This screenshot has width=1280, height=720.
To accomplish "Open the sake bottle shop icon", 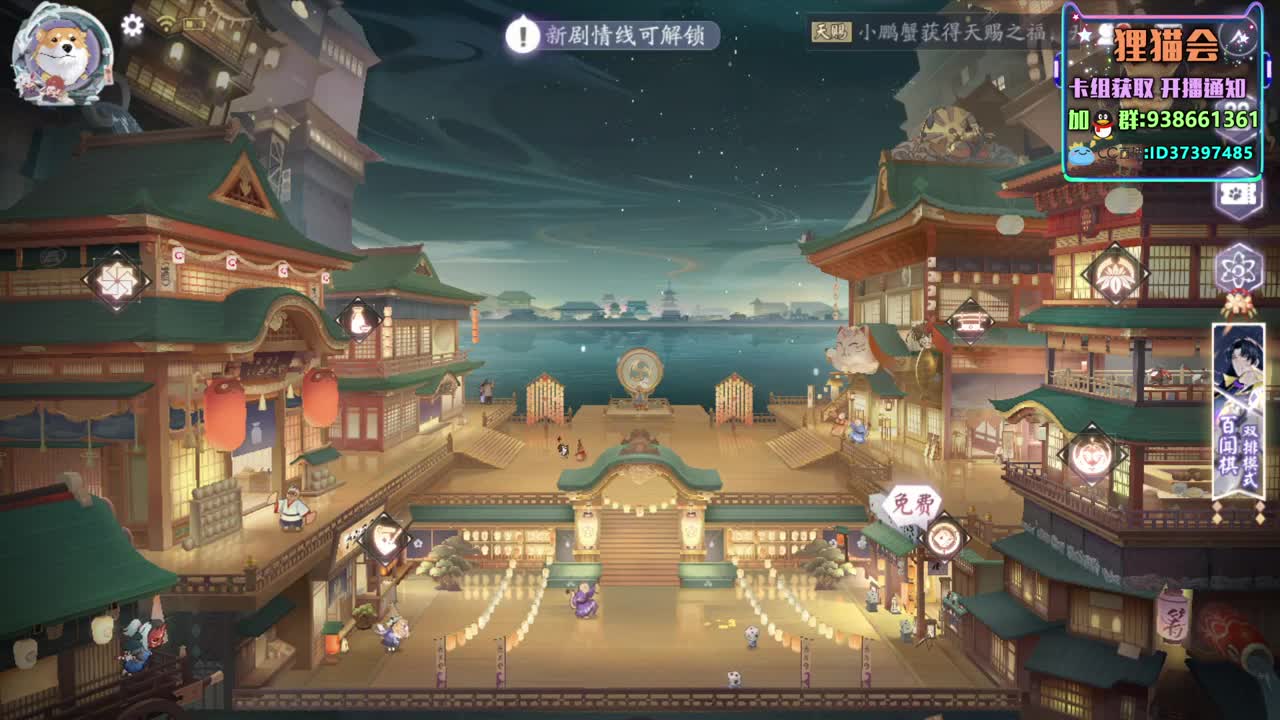I will pyautogui.click(x=358, y=318).
